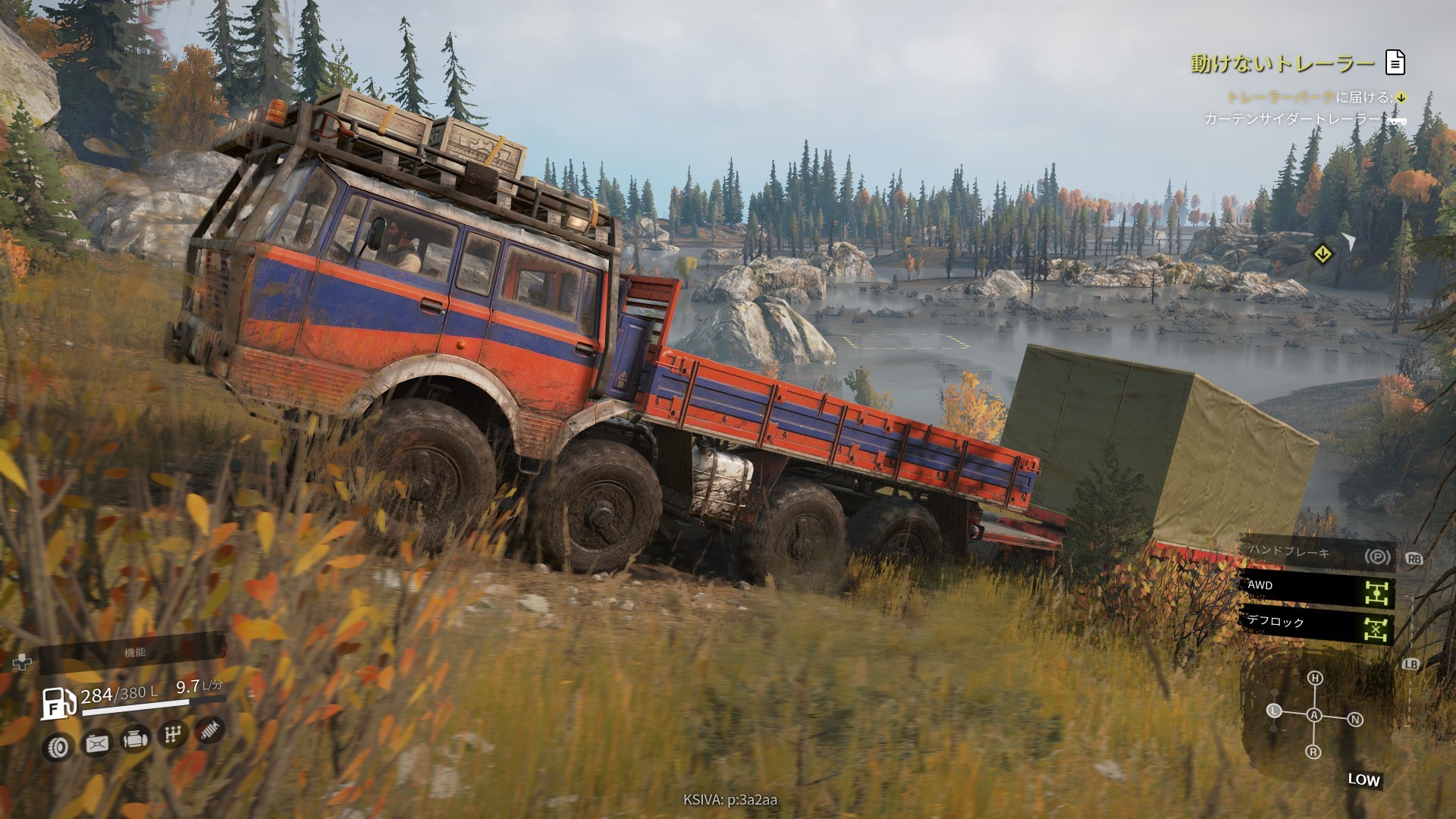Shift the gearbox to R reverse
The image size is (1456, 819).
(1313, 752)
